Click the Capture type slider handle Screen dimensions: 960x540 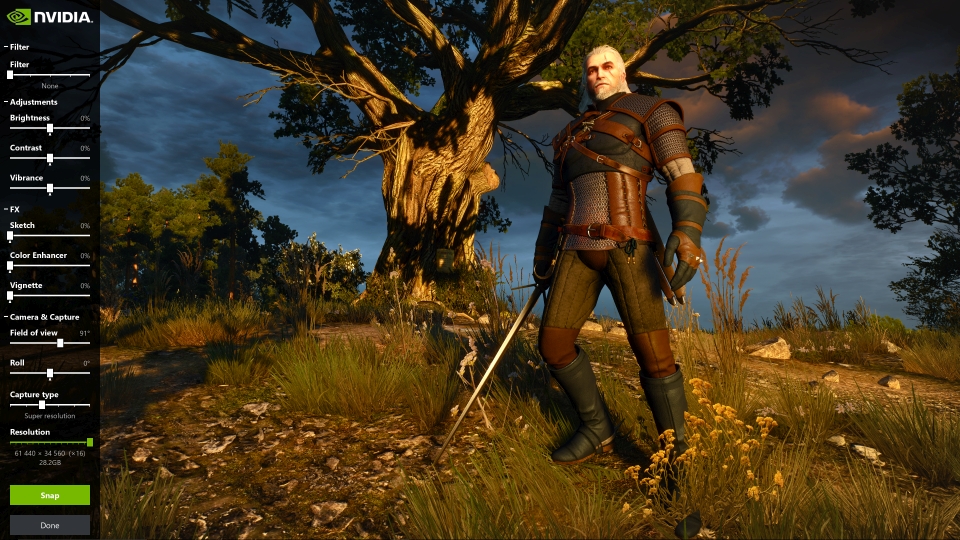pyautogui.click(x=41, y=404)
